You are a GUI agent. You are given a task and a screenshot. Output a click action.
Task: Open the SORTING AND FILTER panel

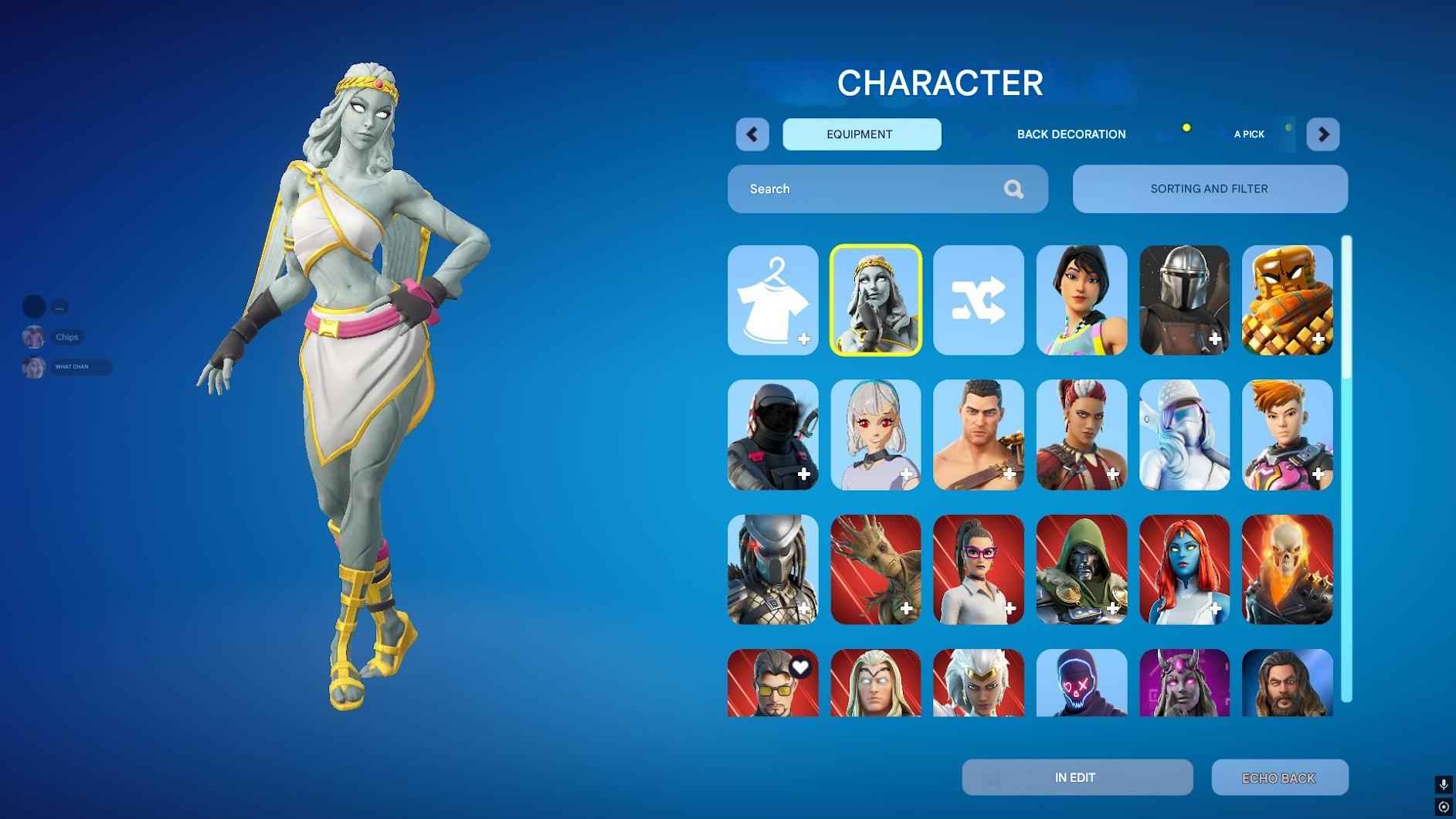pos(1209,189)
